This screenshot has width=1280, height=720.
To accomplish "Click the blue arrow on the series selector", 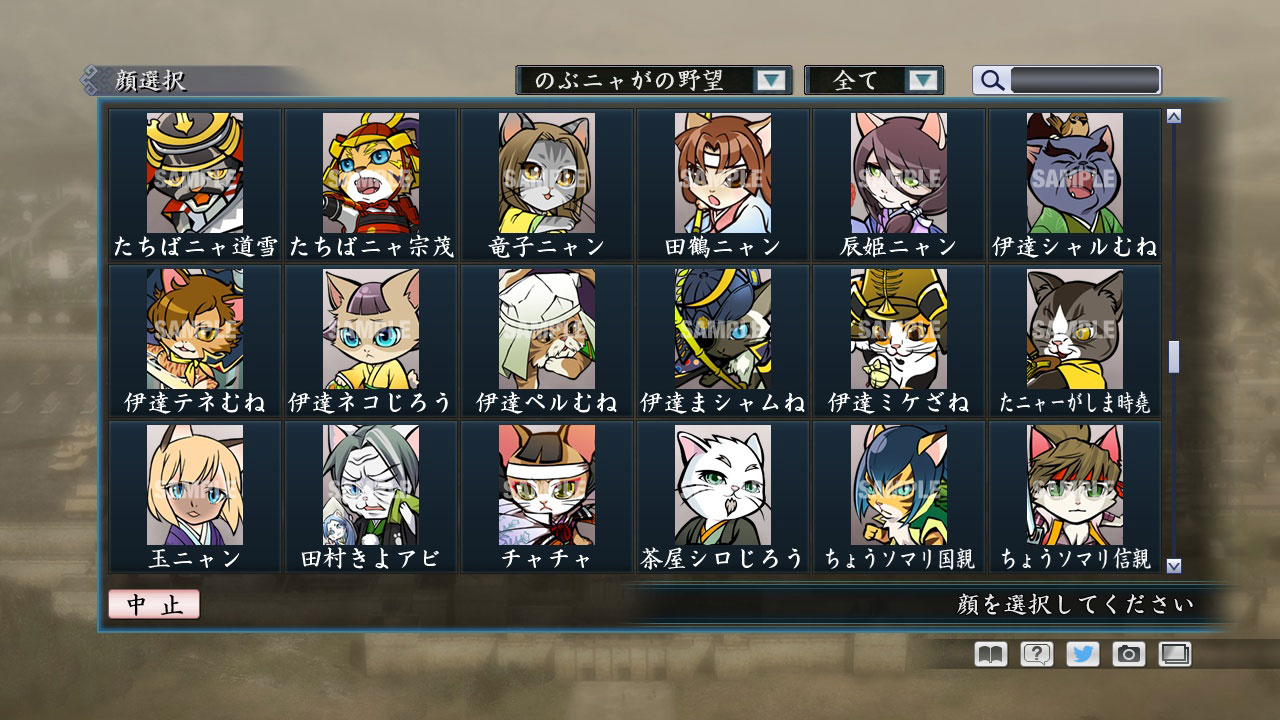I will click(770, 78).
